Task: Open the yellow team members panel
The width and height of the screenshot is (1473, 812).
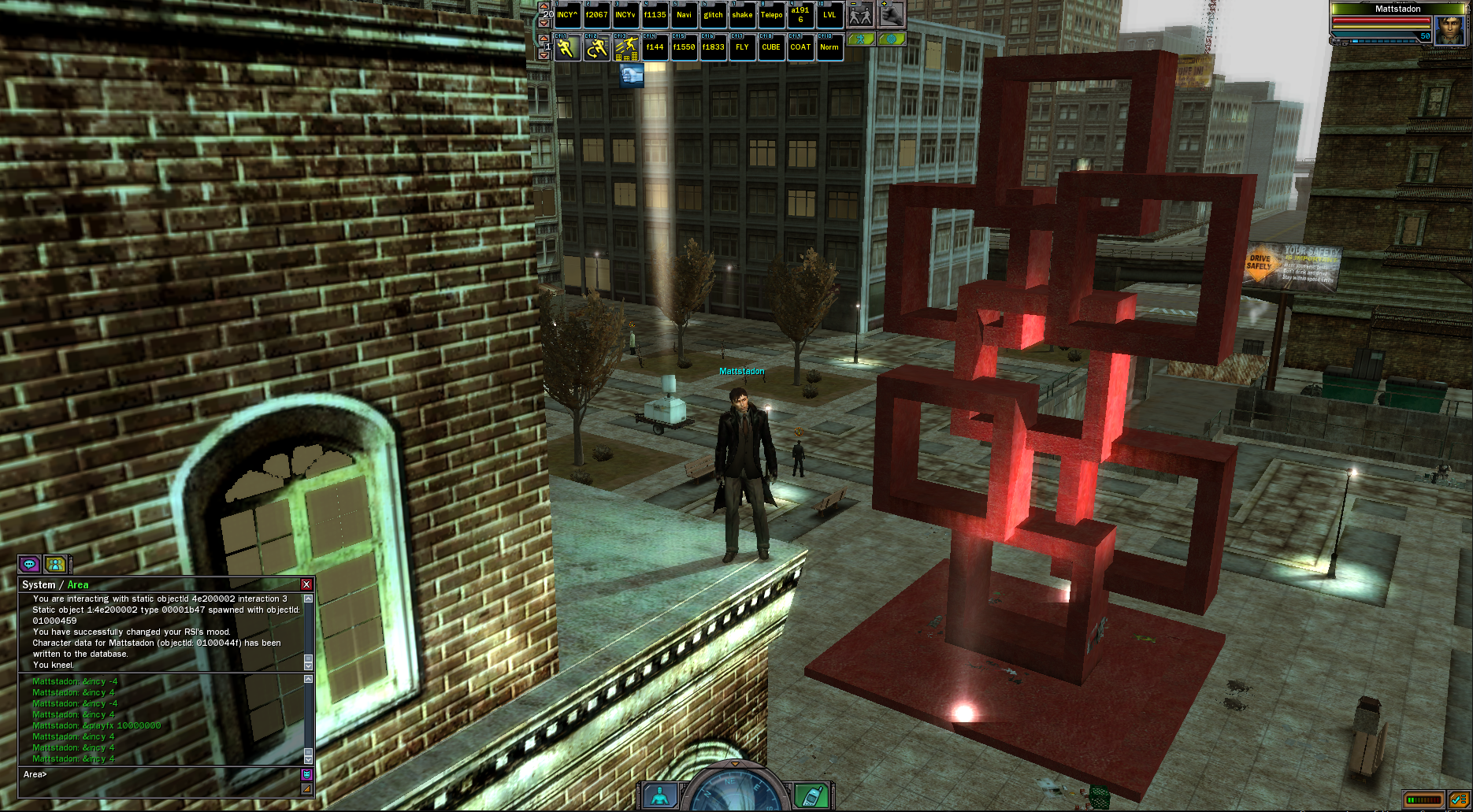Action: click(x=55, y=564)
